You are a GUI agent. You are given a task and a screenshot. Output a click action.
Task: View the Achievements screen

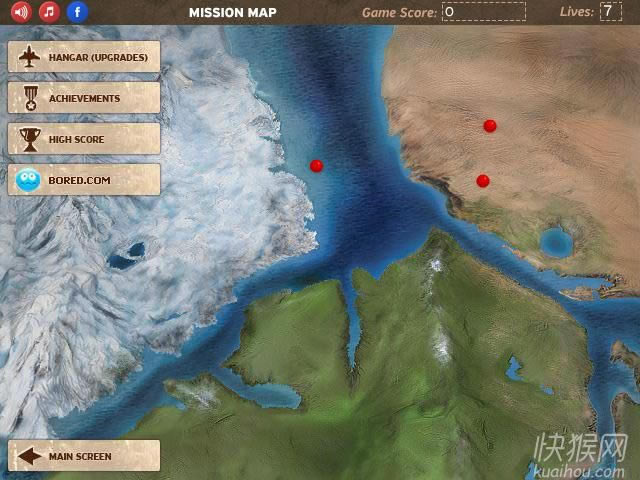pos(84,98)
